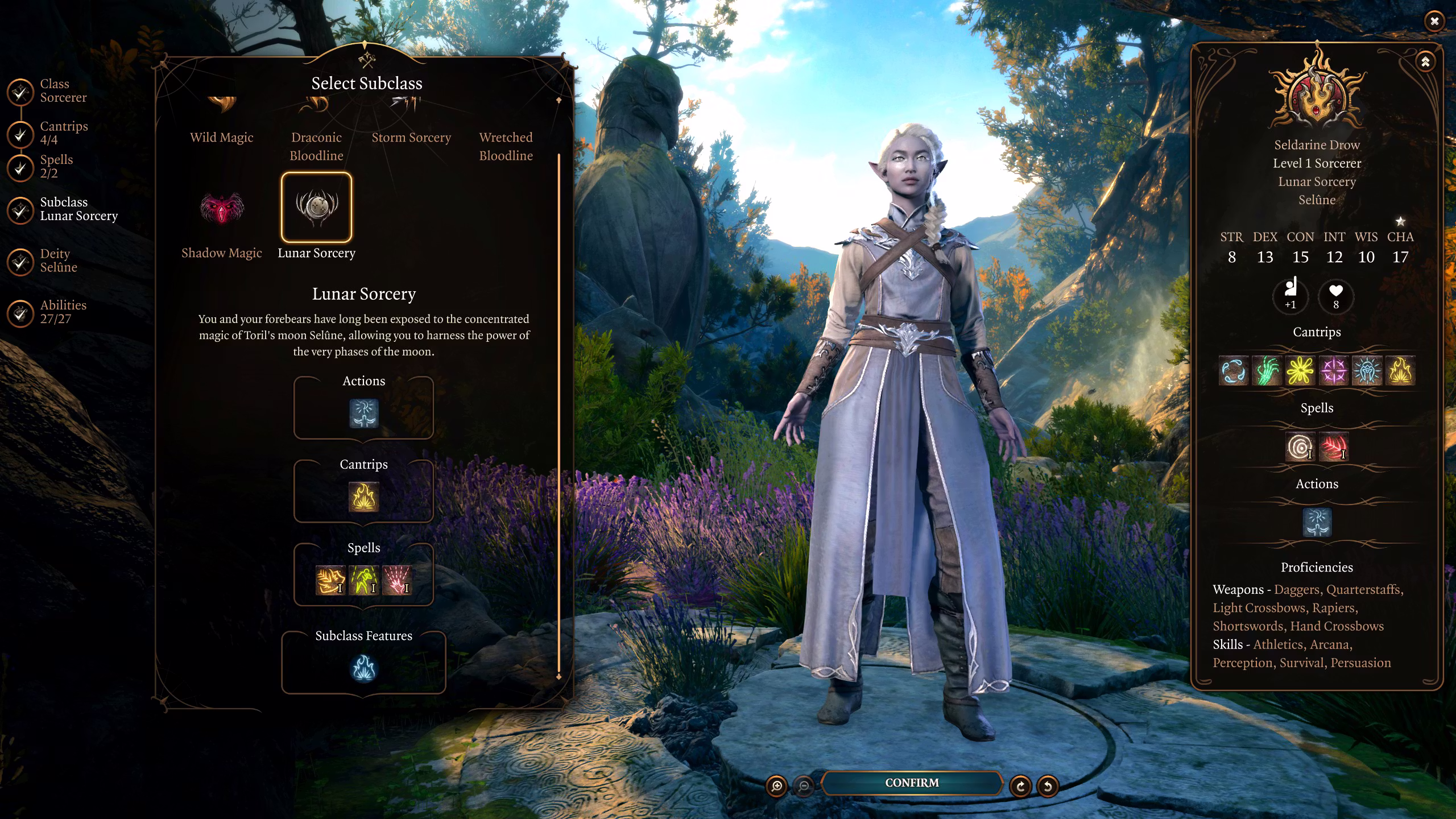Image resolution: width=1456 pixels, height=819 pixels.
Task: Inspect the red leaf spell in summary
Action: point(1334,447)
